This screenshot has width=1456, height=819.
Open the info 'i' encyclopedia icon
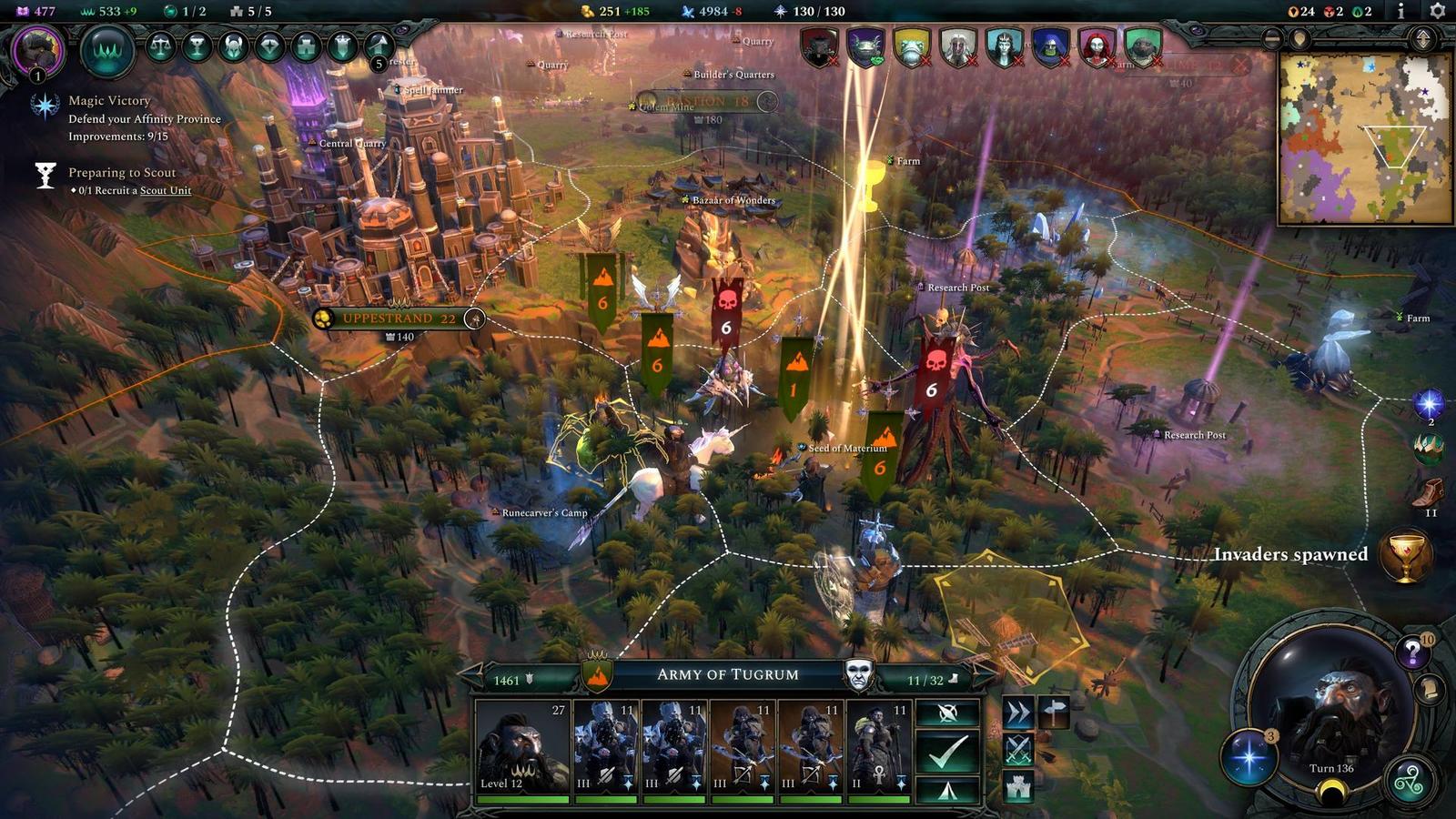coord(1400,11)
